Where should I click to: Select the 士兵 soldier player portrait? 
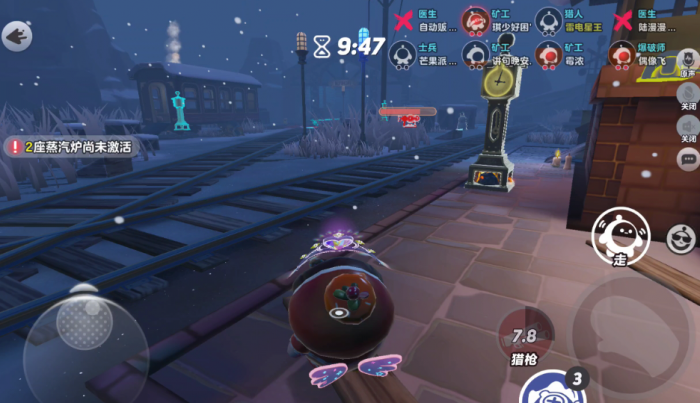tap(402, 53)
